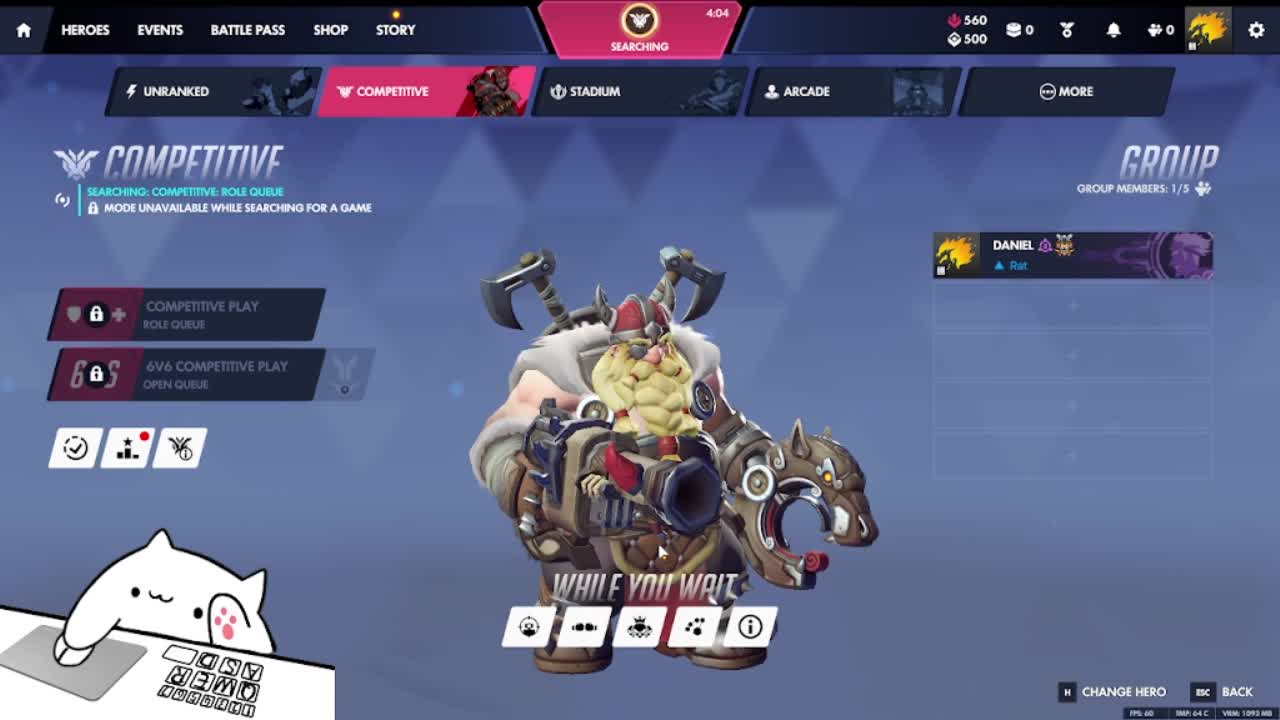Open the settings gear
Image resolution: width=1280 pixels, height=720 pixels.
pyautogui.click(x=1256, y=30)
